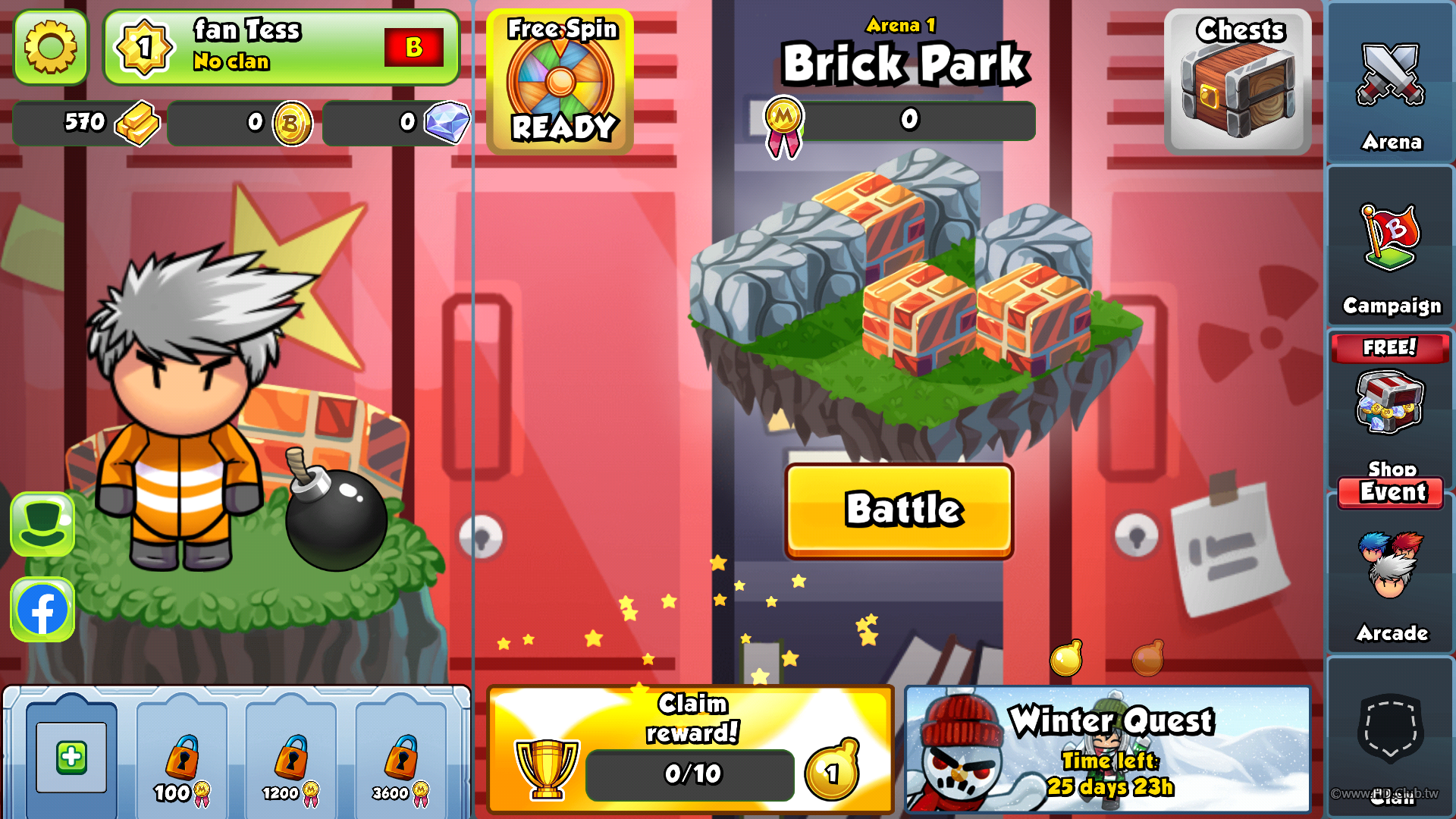
Task: Tap the green plus chest slot
Action: (x=71, y=757)
